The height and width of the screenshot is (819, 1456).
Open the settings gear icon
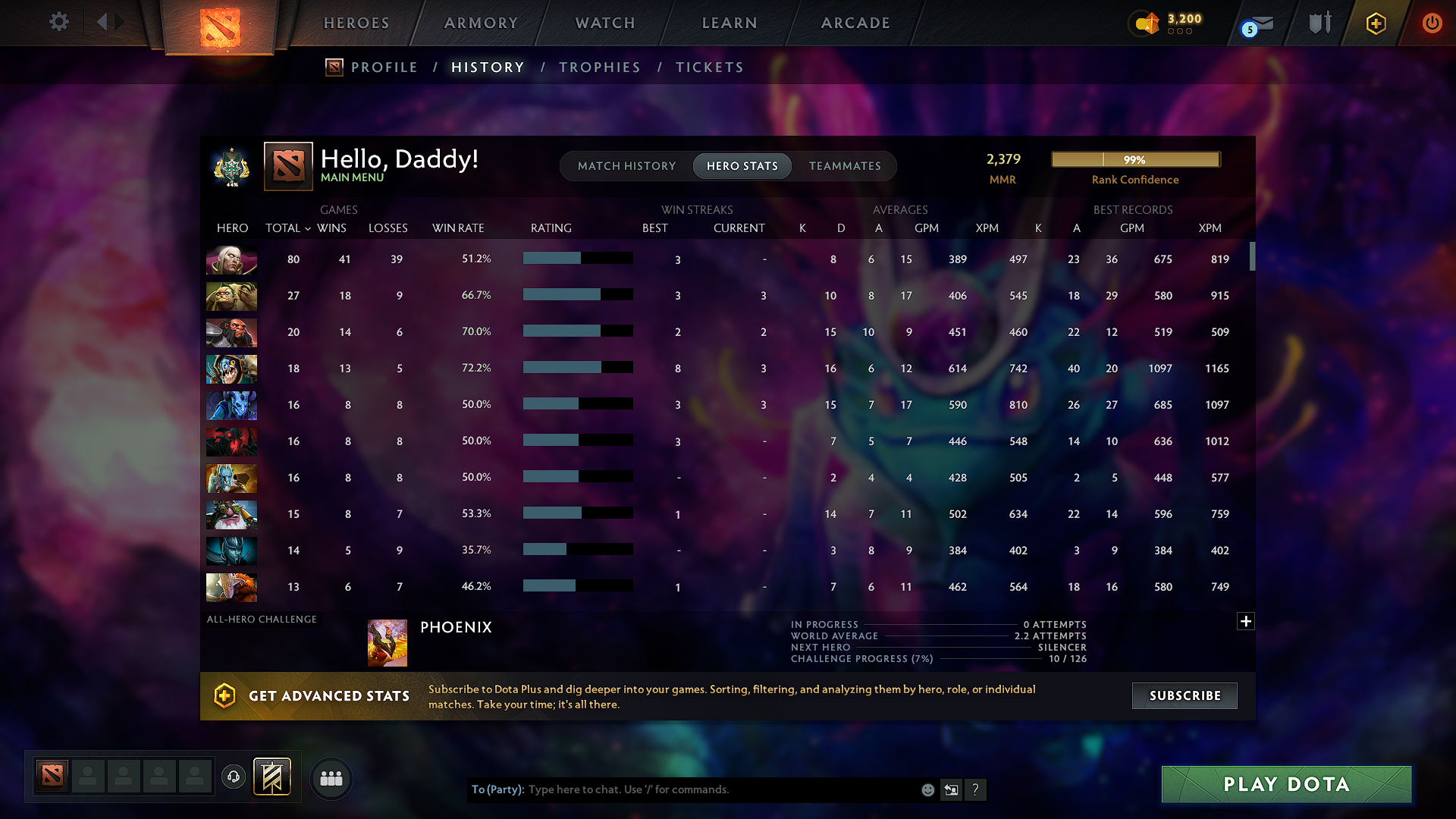point(59,22)
